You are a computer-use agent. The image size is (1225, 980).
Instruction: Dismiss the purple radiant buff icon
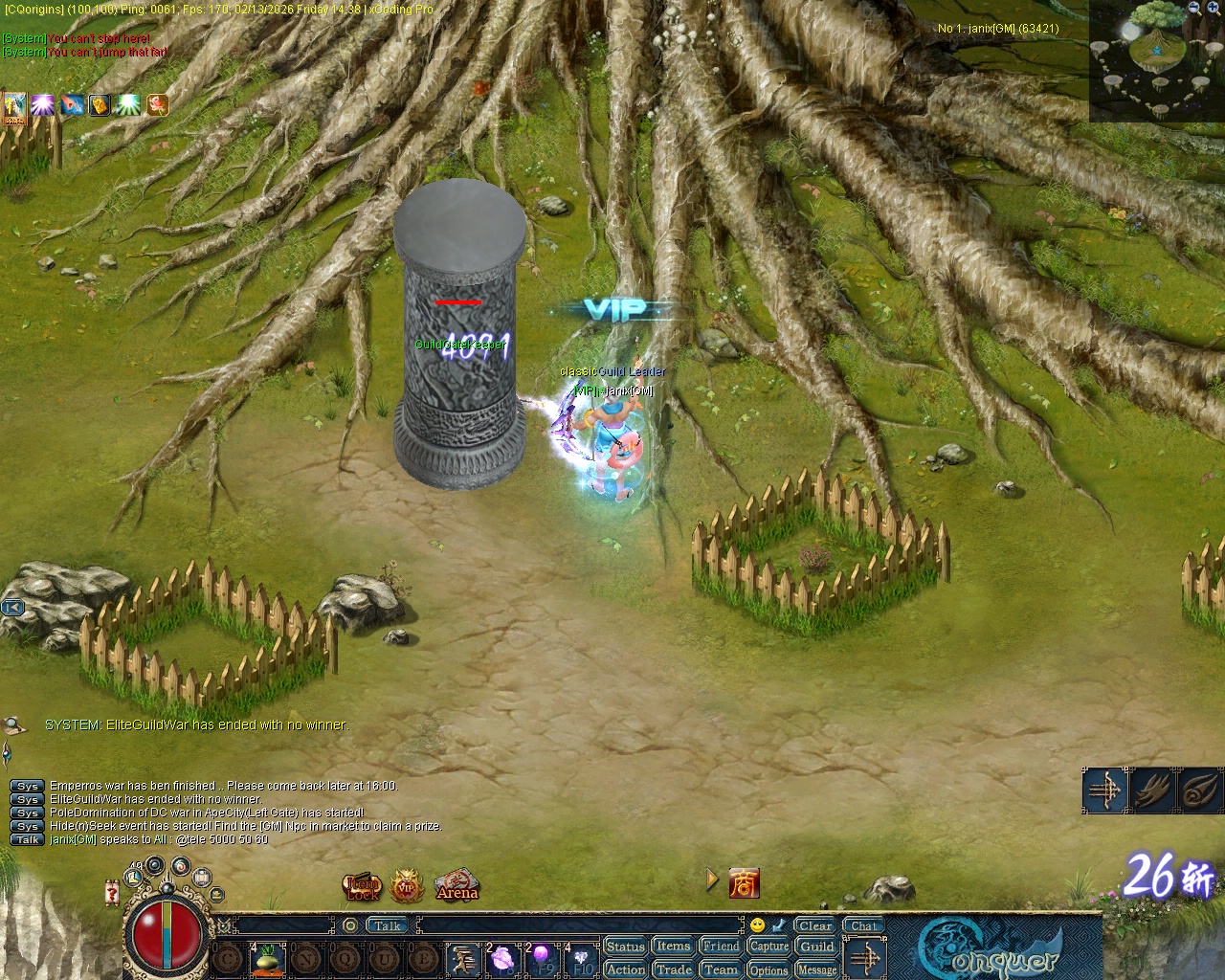click(42, 105)
